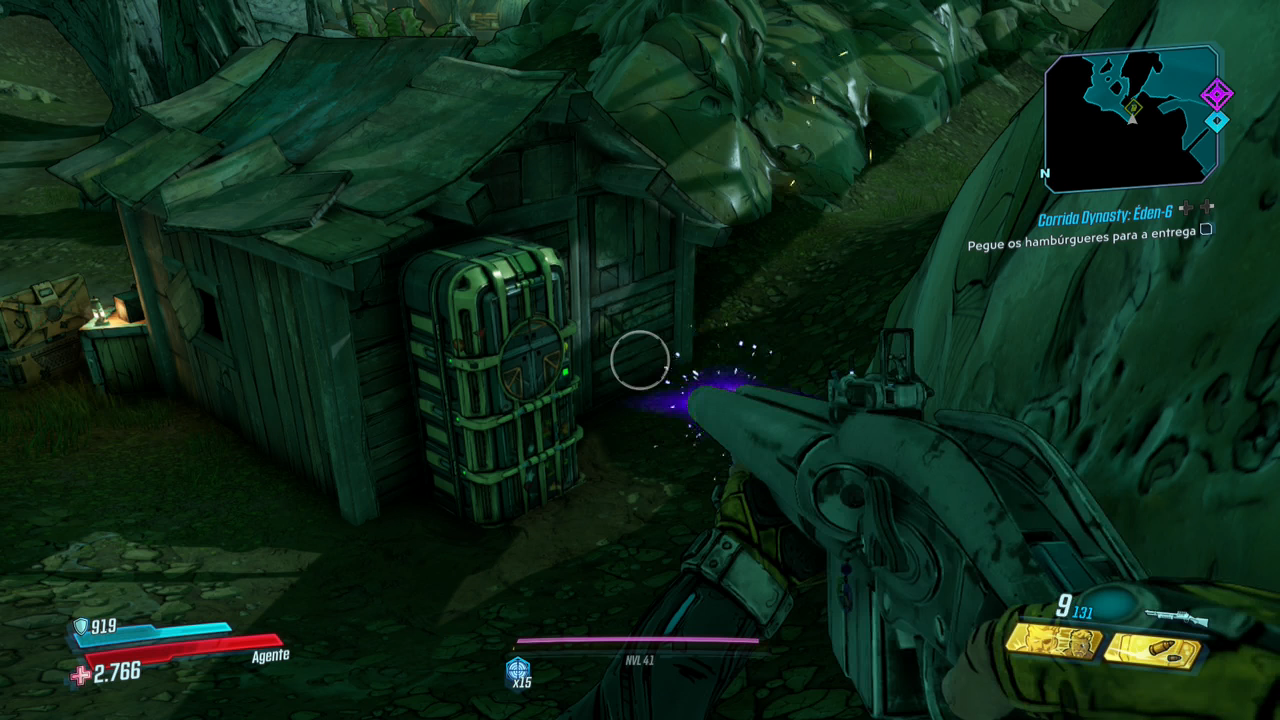This screenshot has width=1280, height=720.
Task: Activate the action skill icon marked x15
Action: [518, 670]
